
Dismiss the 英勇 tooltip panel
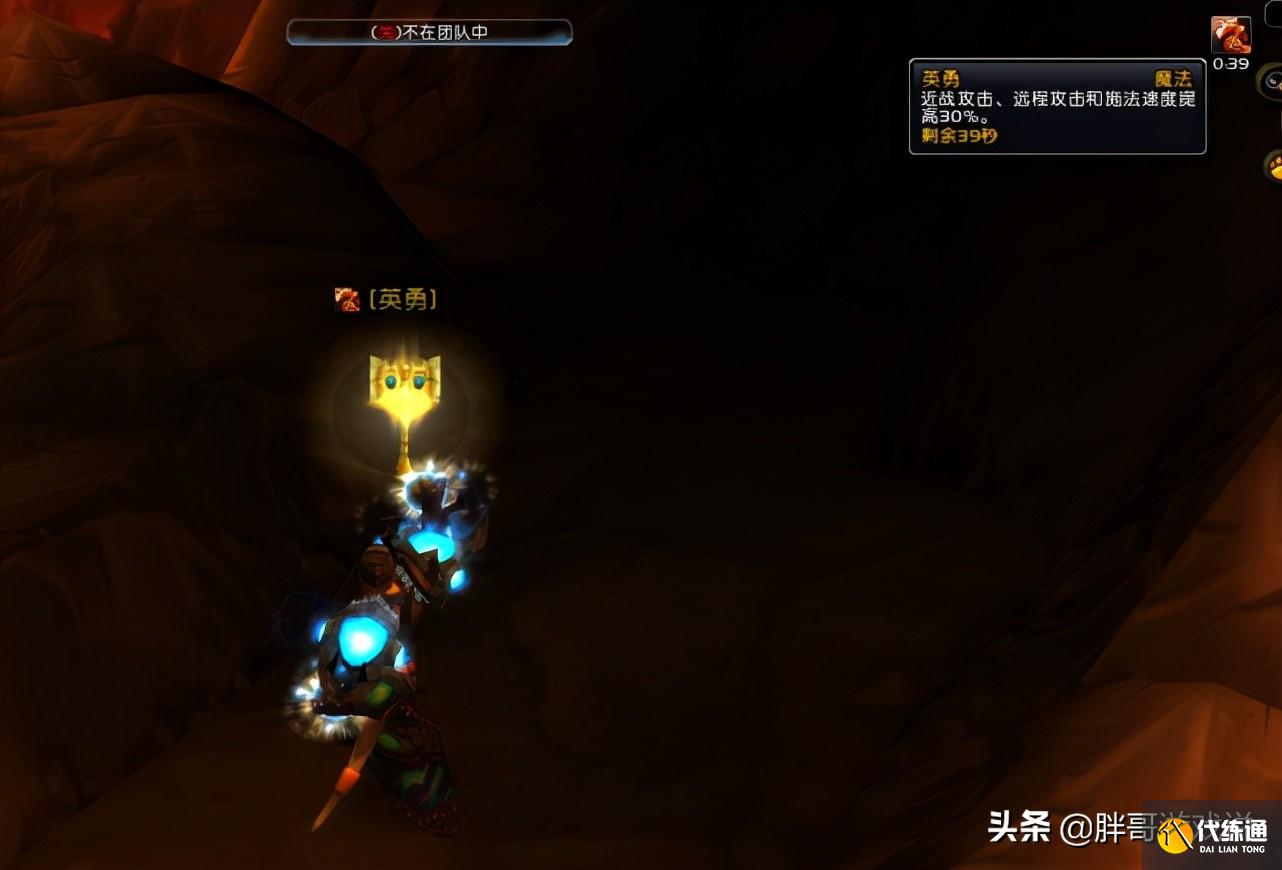[1057, 106]
